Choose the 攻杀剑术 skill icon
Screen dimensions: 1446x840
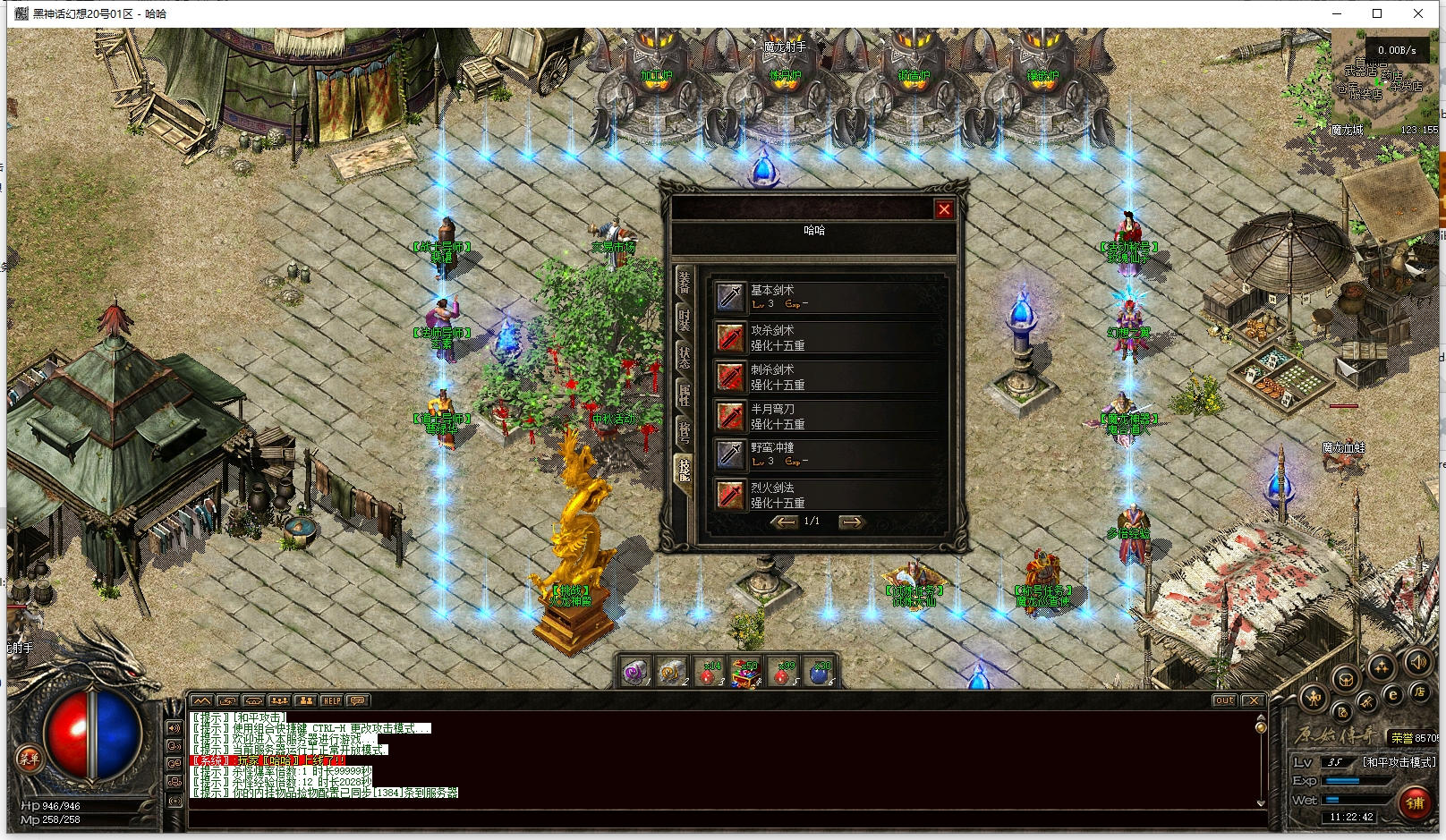tap(730, 337)
